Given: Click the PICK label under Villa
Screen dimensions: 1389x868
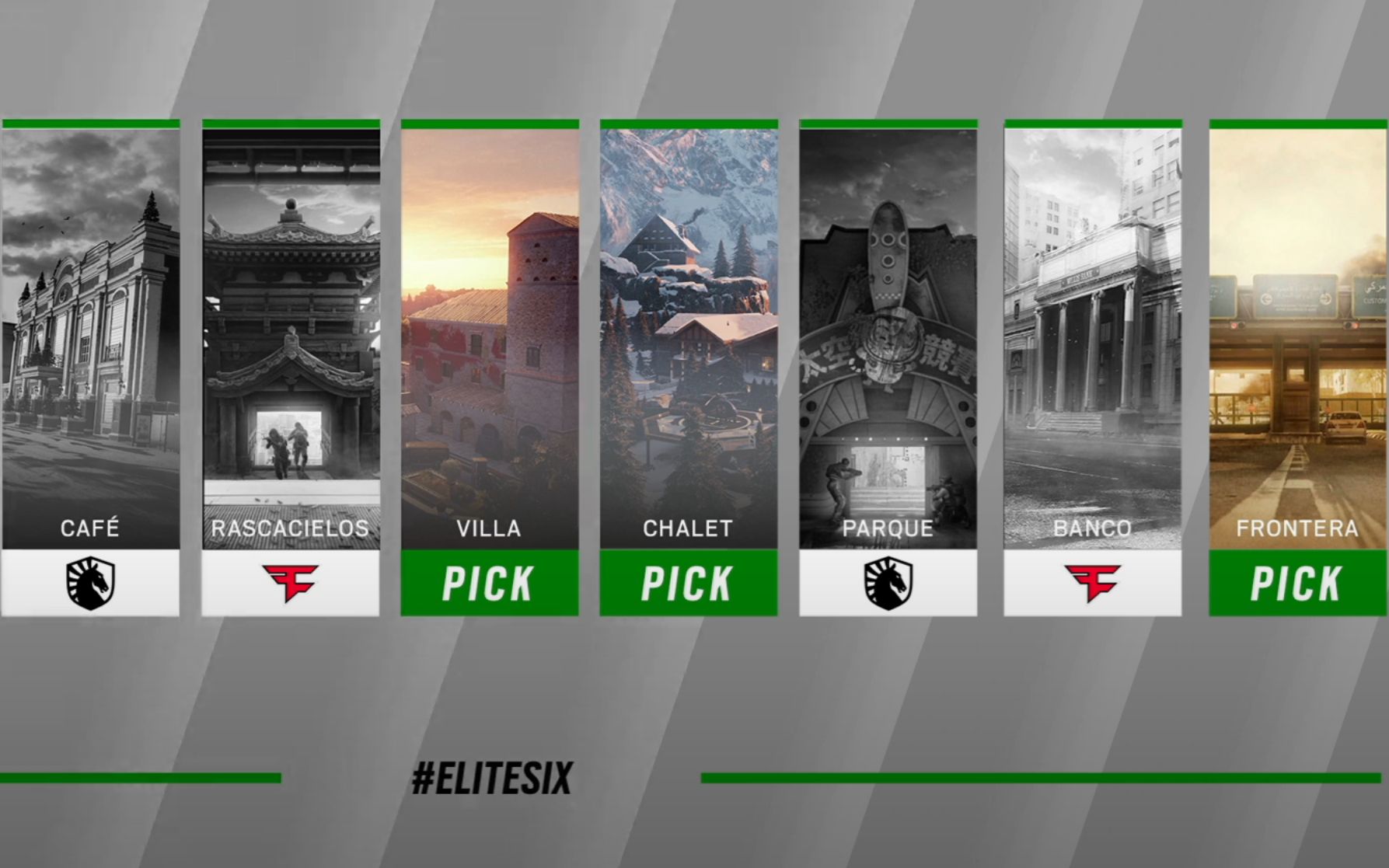Looking at the screenshot, I should (489, 583).
